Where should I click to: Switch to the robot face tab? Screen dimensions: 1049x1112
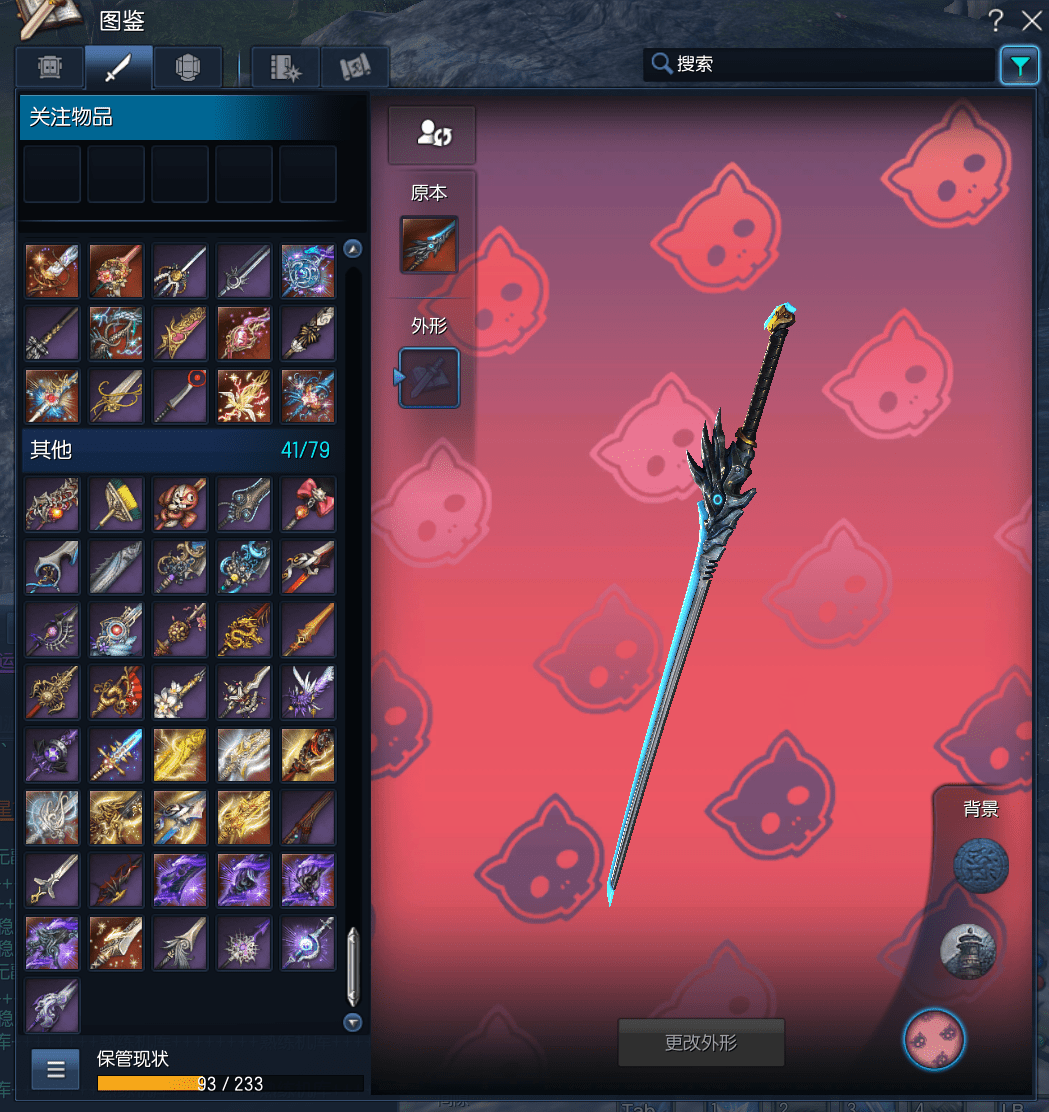(50, 67)
